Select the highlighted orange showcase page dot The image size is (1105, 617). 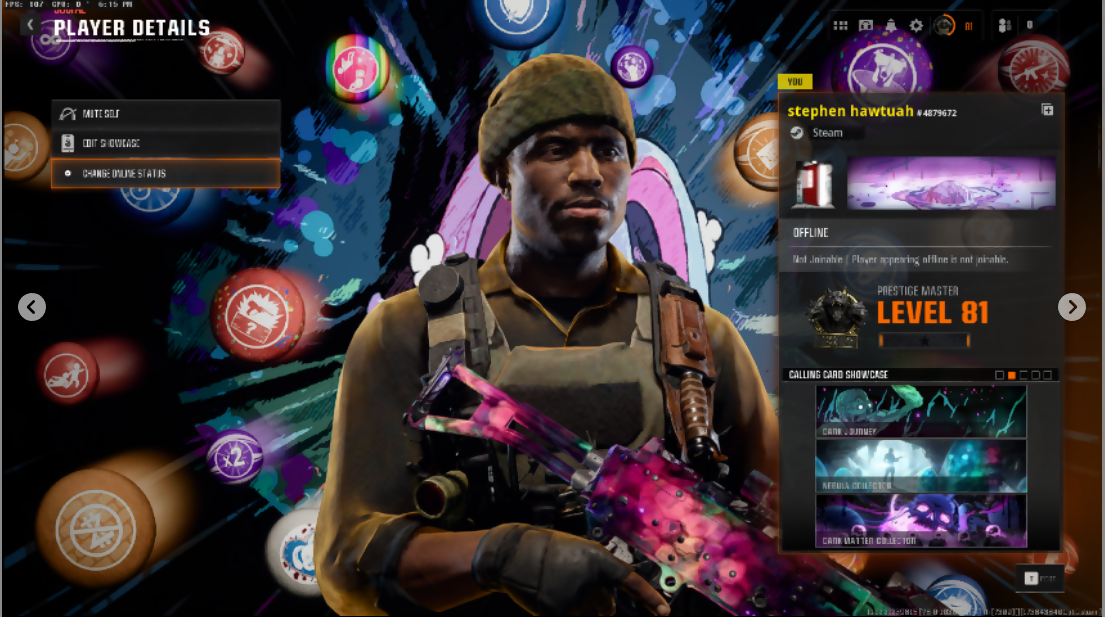tap(1012, 375)
